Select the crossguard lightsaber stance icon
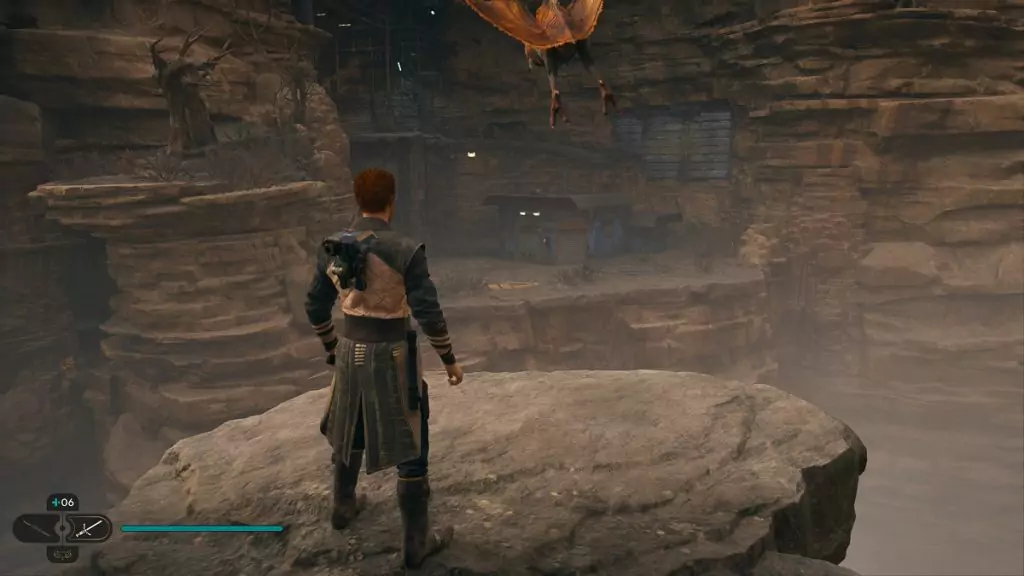This screenshot has width=1024, height=576. click(90, 527)
